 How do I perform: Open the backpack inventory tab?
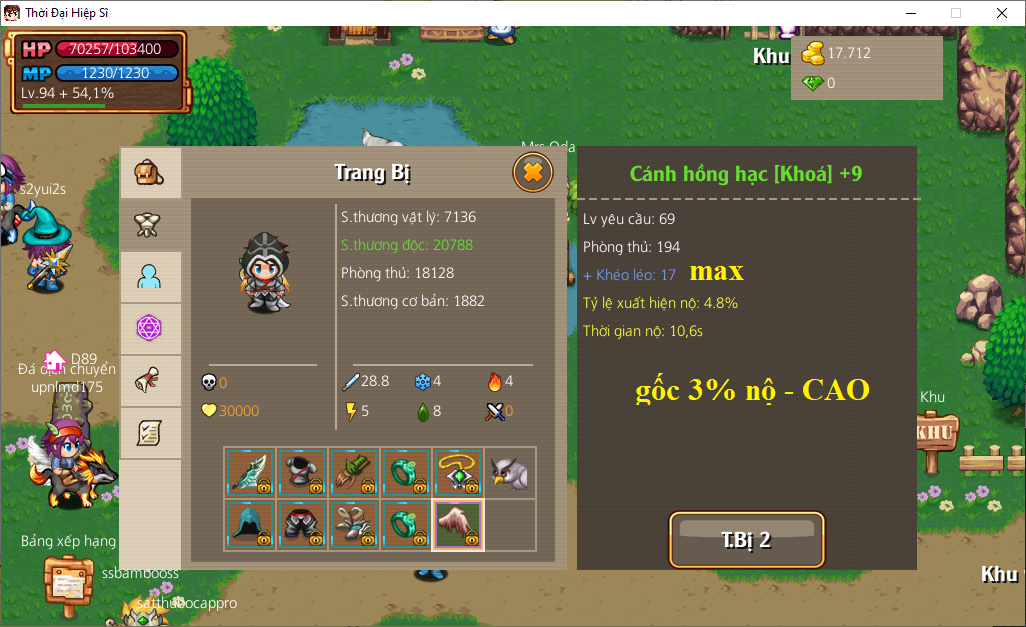pyautogui.click(x=150, y=174)
